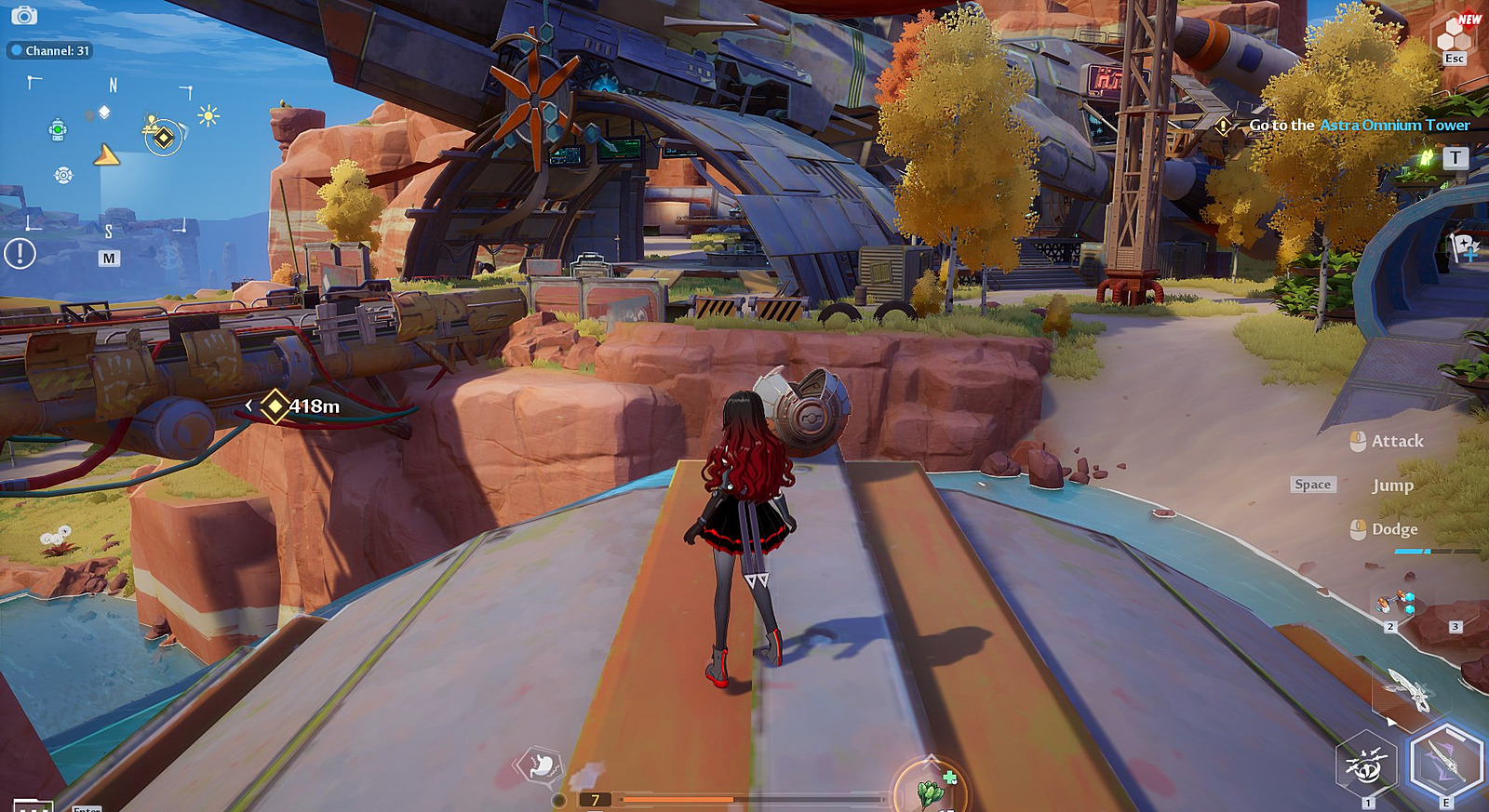The height and width of the screenshot is (812, 1489).
Task: Open the camera photo mode icon
Action: click(x=24, y=16)
